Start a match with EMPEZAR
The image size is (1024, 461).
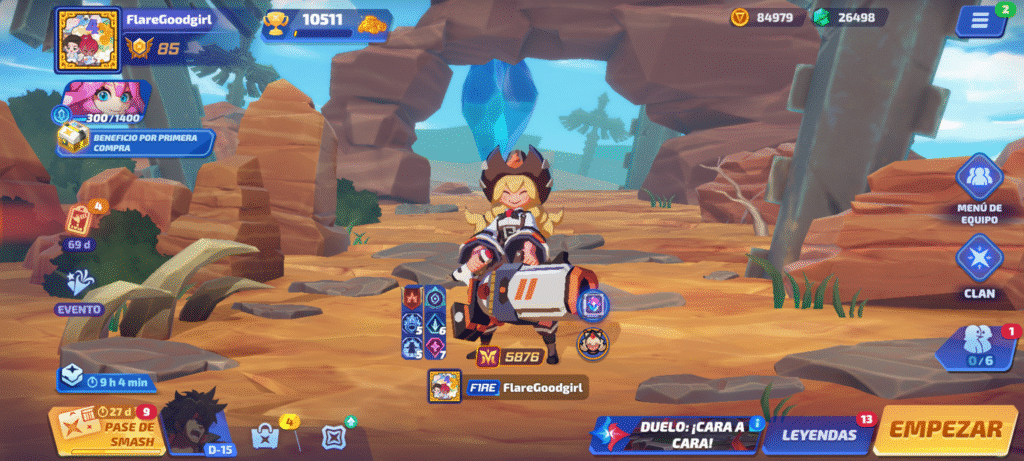[x=945, y=431]
